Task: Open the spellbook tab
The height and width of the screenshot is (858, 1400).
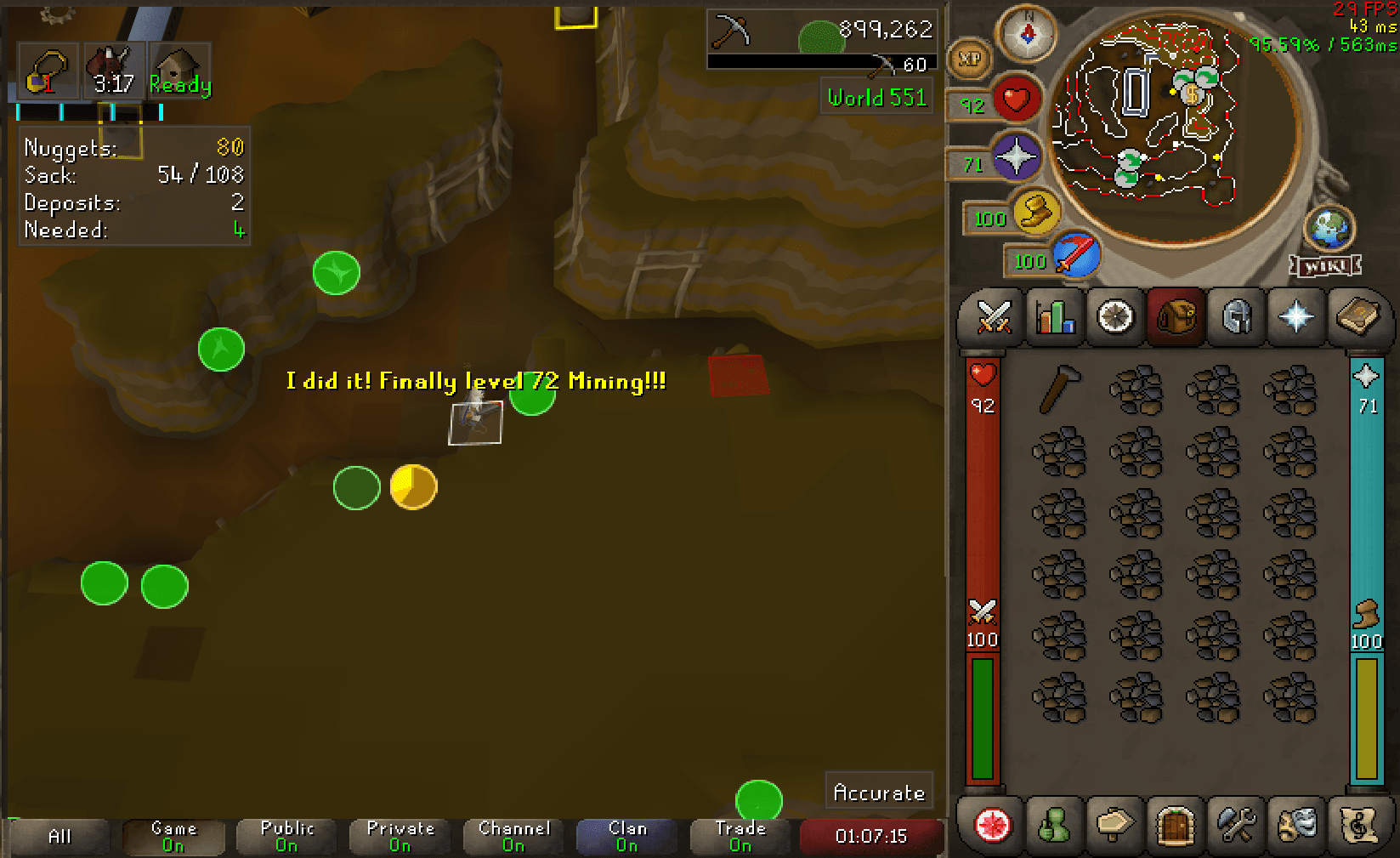Action: point(1357,317)
